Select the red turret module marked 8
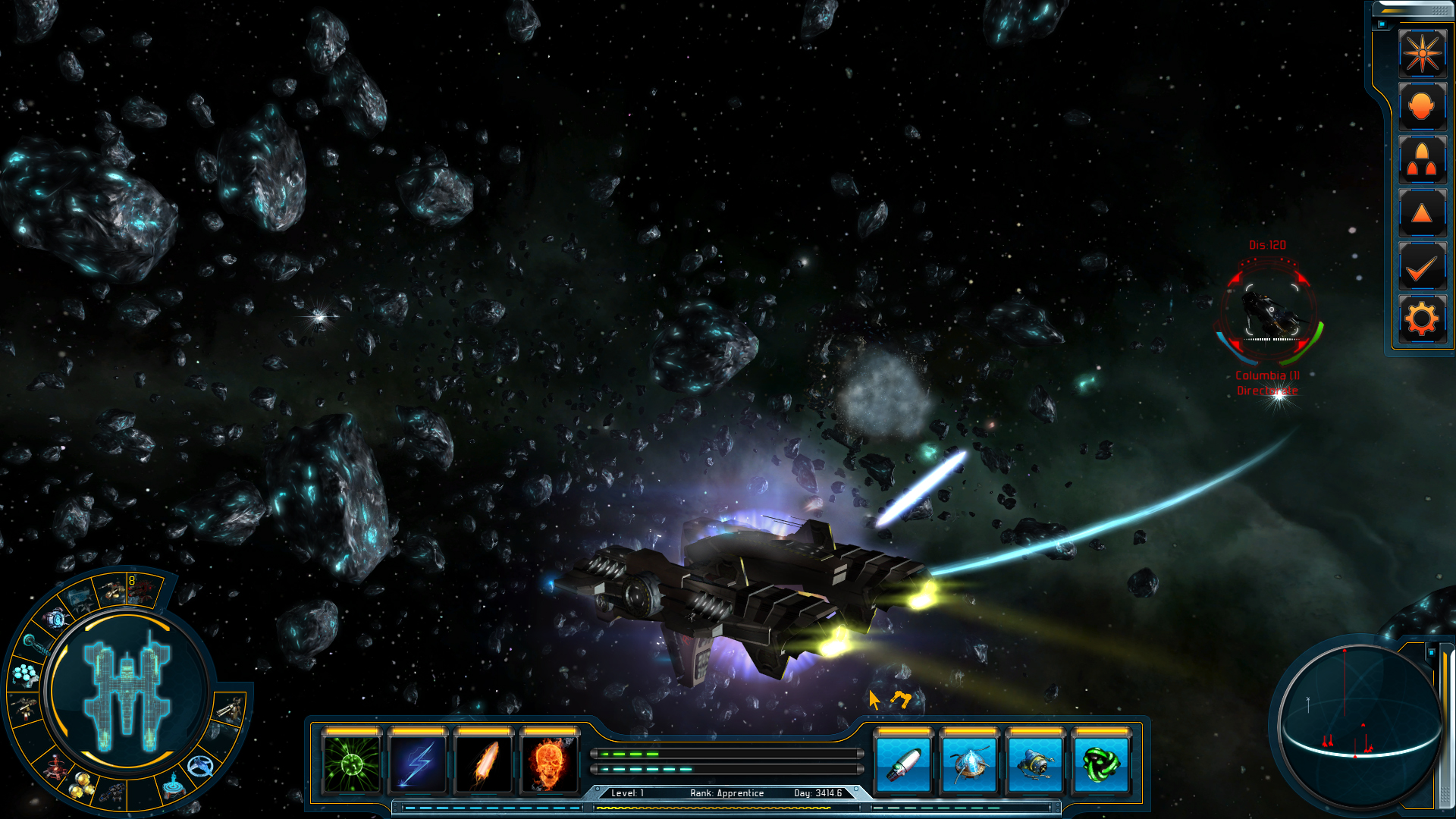Image resolution: width=1456 pixels, height=819 pixels. 142,589
